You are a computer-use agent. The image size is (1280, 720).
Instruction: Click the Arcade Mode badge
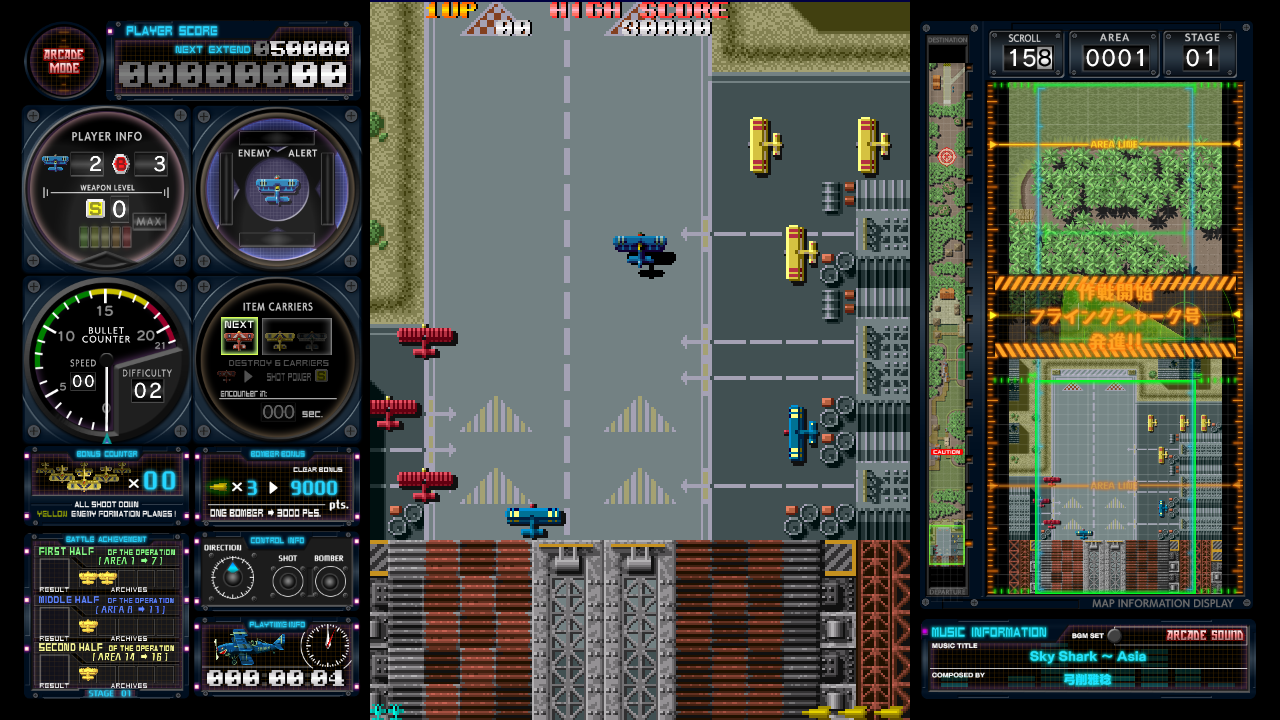click(x=63, y=61)
